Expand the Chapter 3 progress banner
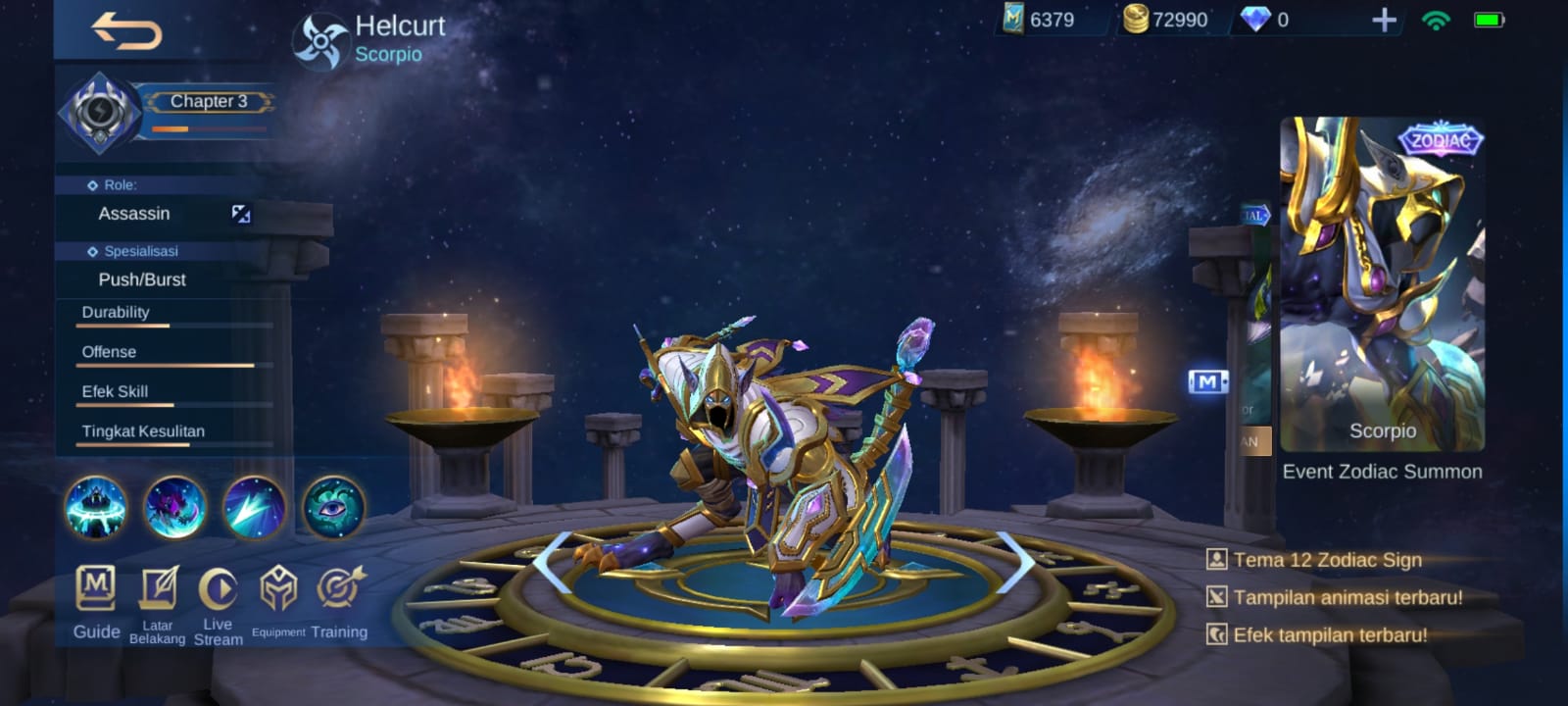Screen dimensions: 1568x706 click(x=209, y=101)
